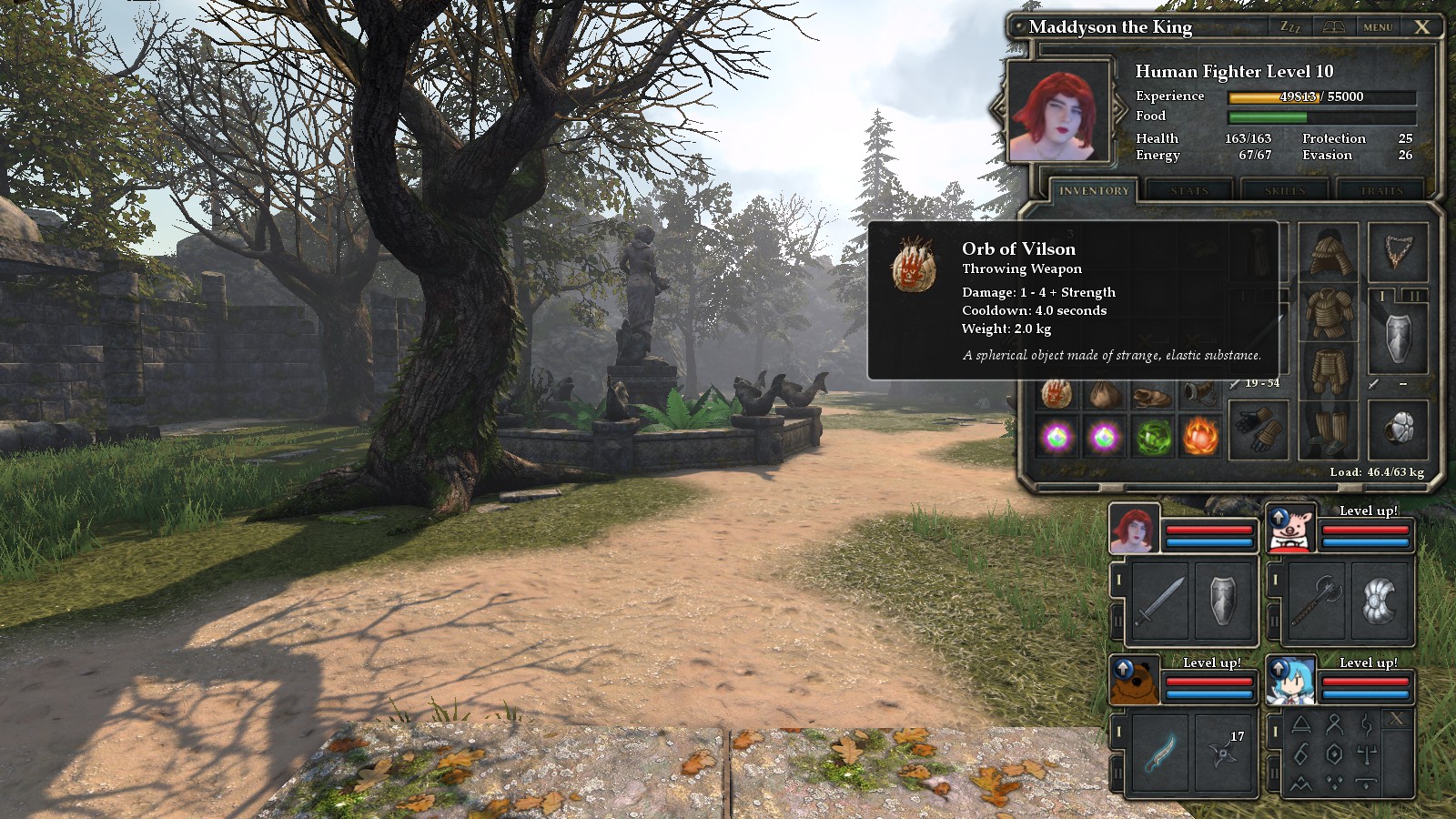Throw the bear champion's shuriken stack
This screenshot has height=819, width=1456.
point(1223,753)
